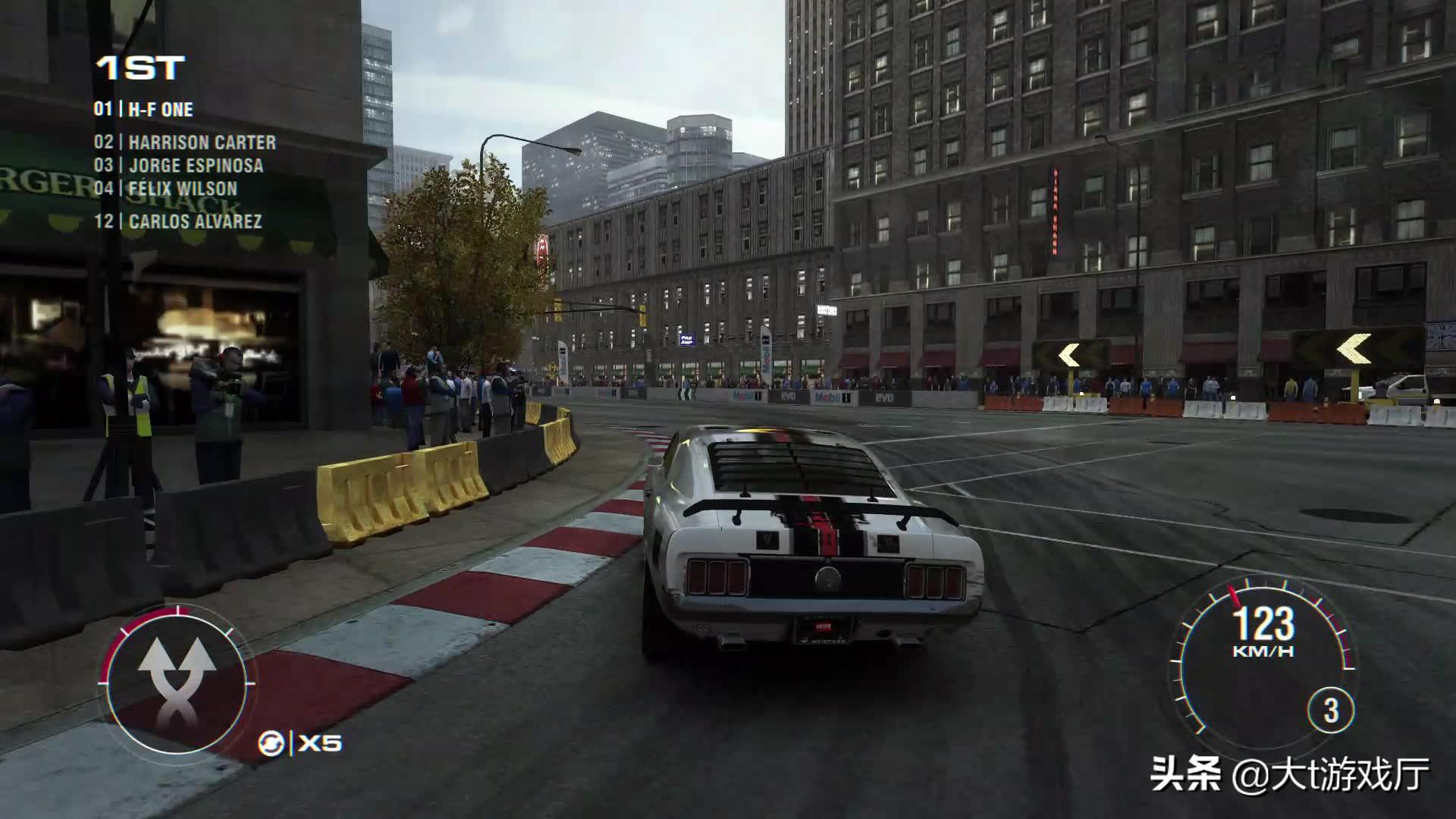
Task: Choose Jorge Espinosa's leaderboard row
Action: (x=179, y=166)
